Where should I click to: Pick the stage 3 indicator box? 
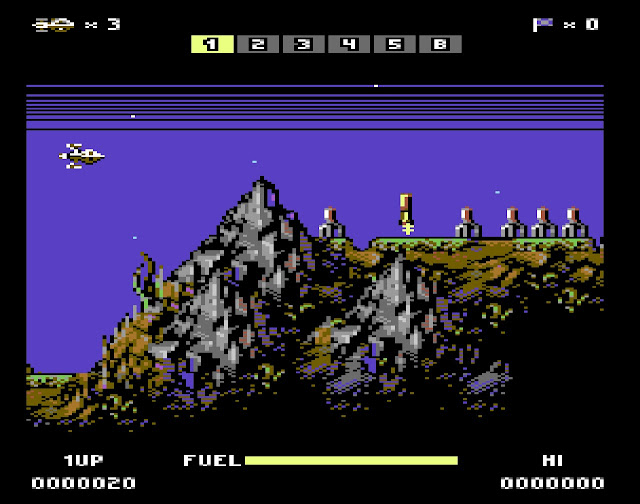(303, 44)
